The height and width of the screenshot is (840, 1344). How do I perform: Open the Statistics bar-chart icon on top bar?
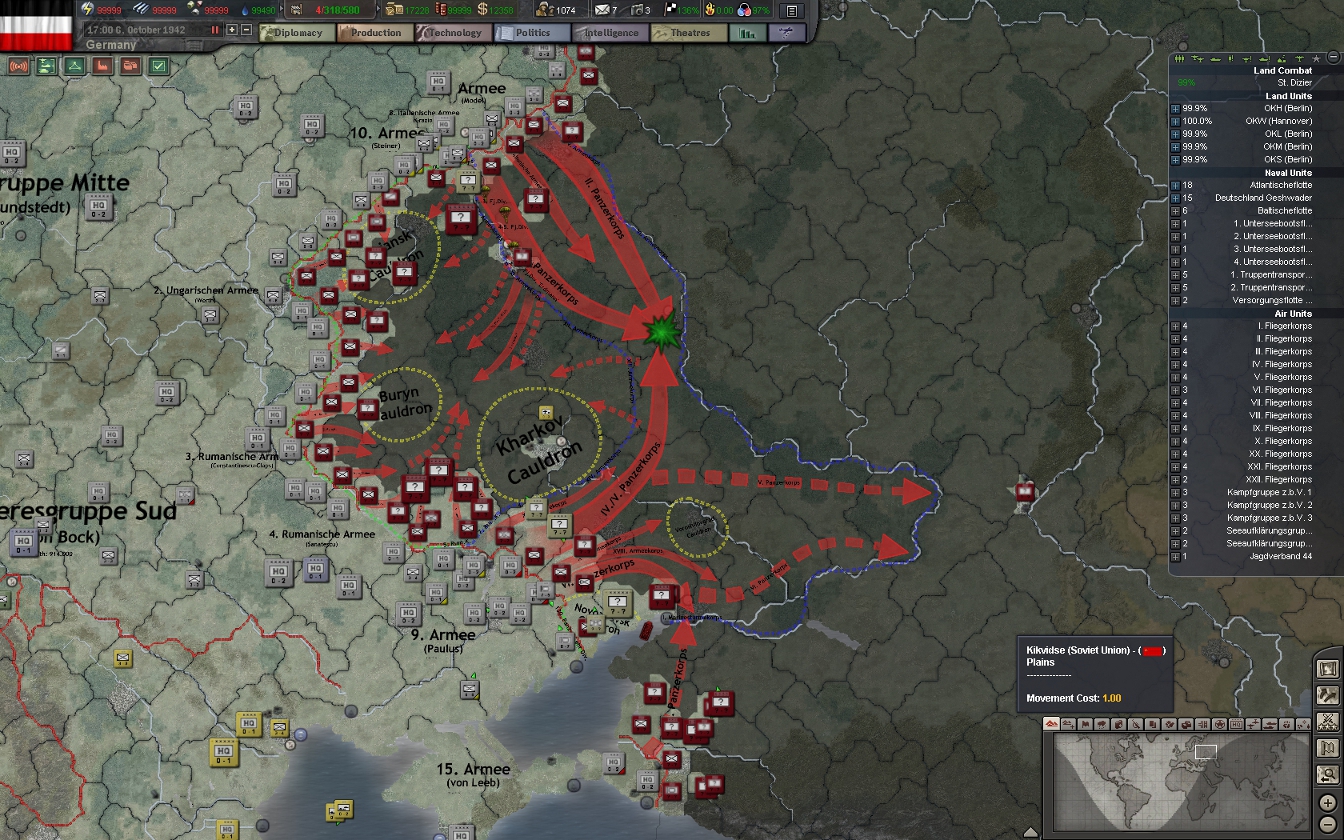click(x=746, y=32)
